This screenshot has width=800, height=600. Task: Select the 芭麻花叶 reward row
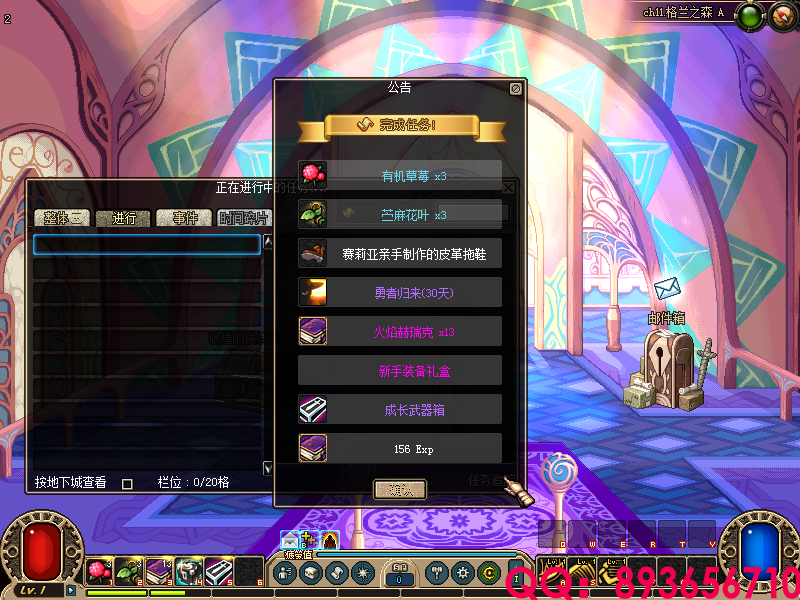[400, 214]
